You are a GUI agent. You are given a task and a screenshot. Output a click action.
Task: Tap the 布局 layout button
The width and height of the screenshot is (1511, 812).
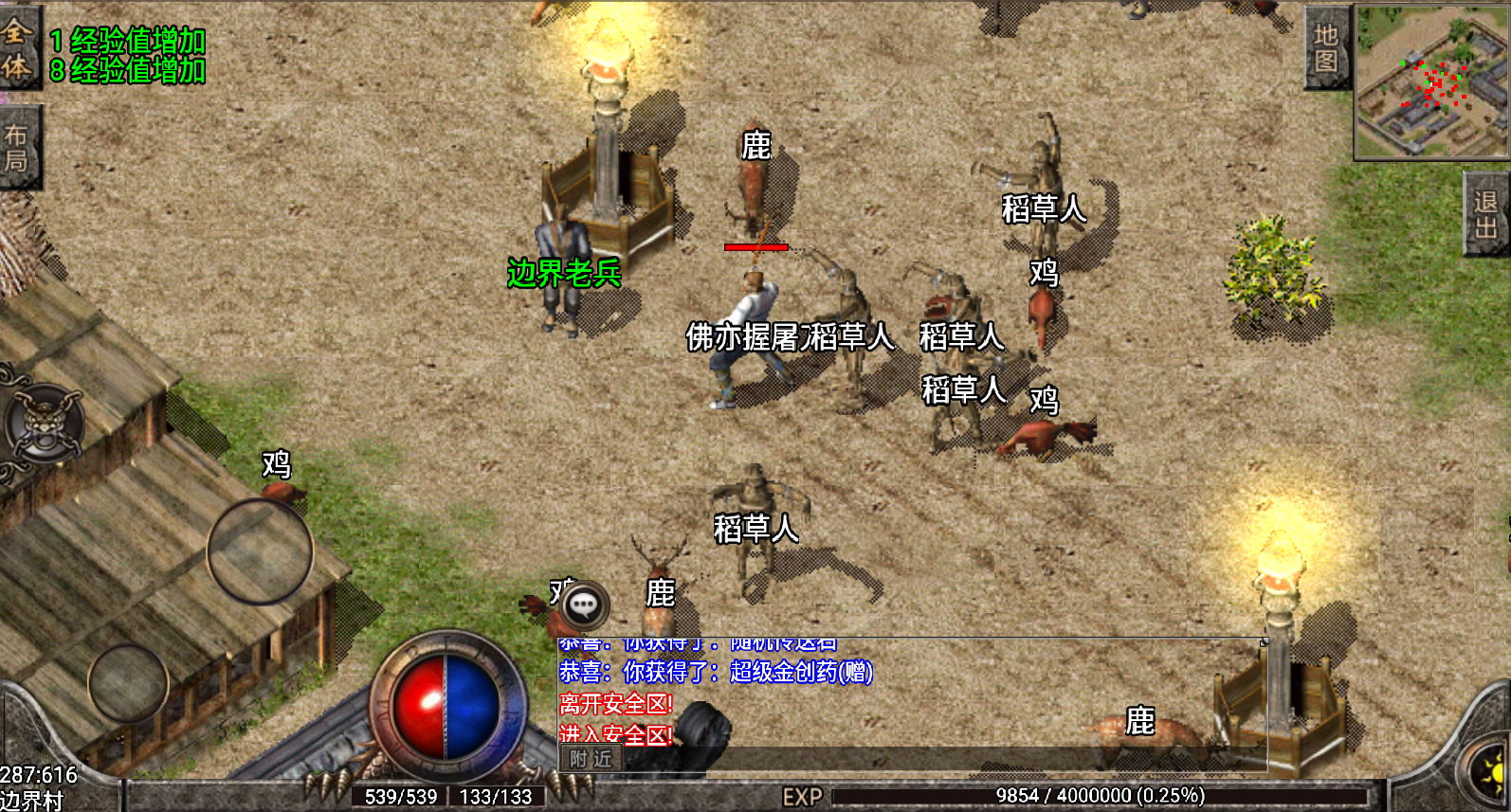(x=18, y=149)
